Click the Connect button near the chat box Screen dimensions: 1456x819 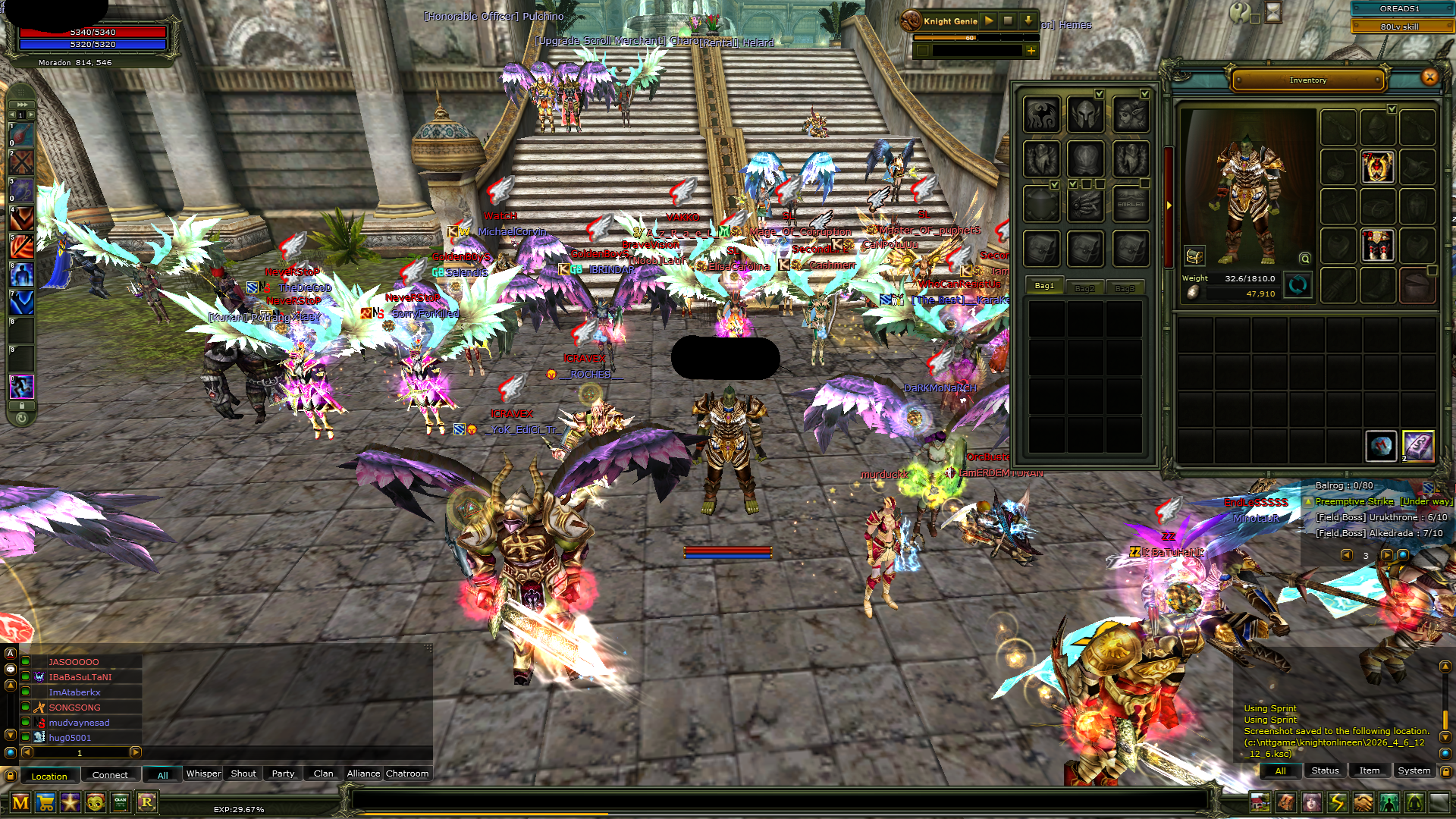110,775
